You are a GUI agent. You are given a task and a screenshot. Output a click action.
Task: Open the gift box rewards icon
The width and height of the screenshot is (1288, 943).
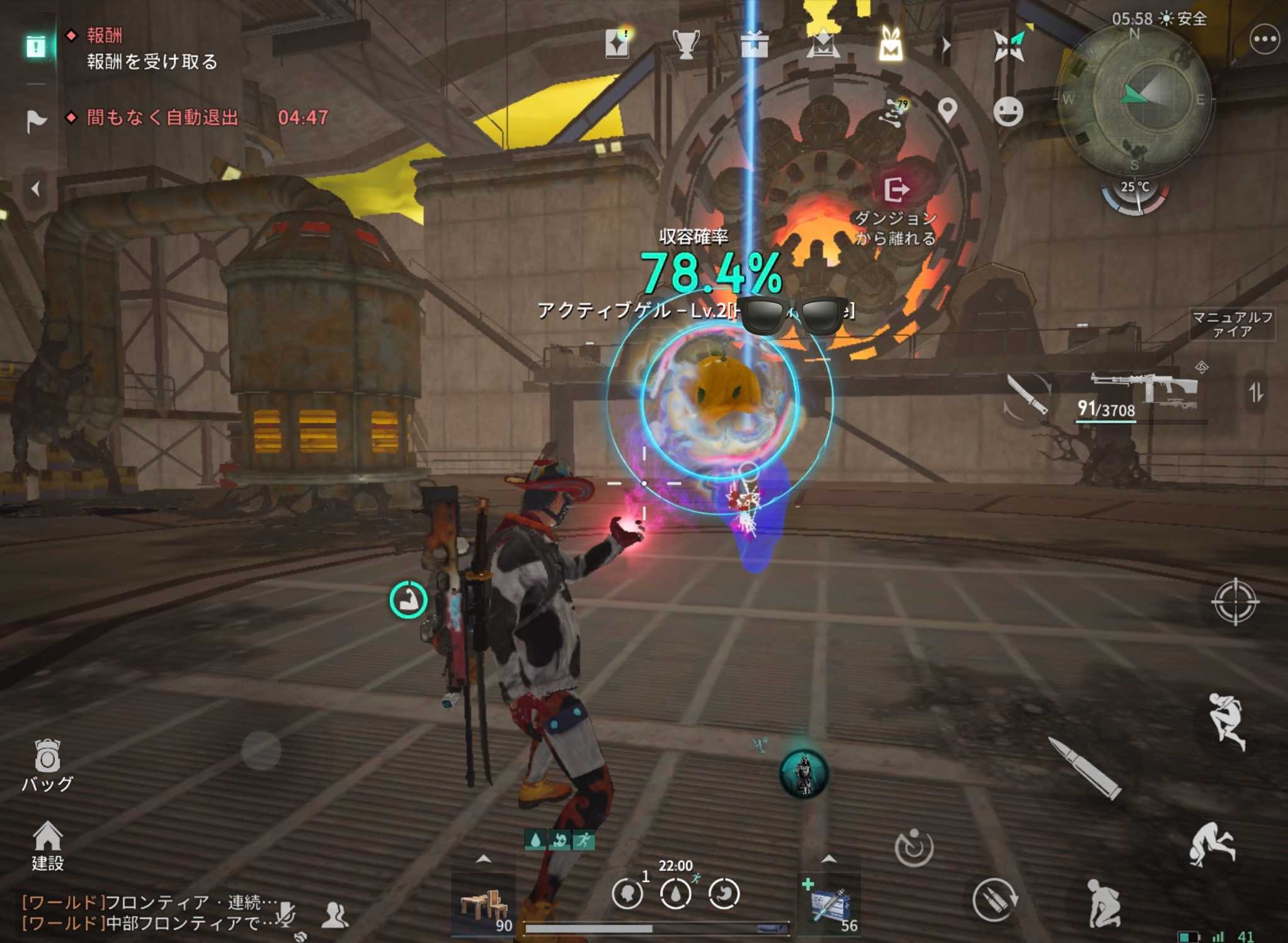pos(754,44)
